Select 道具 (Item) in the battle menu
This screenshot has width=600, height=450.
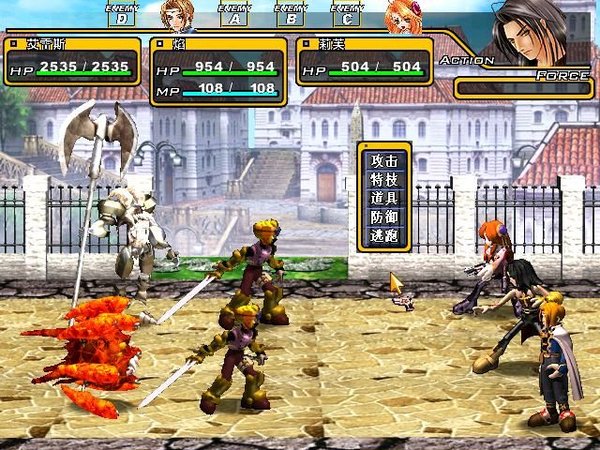[384, 197]
